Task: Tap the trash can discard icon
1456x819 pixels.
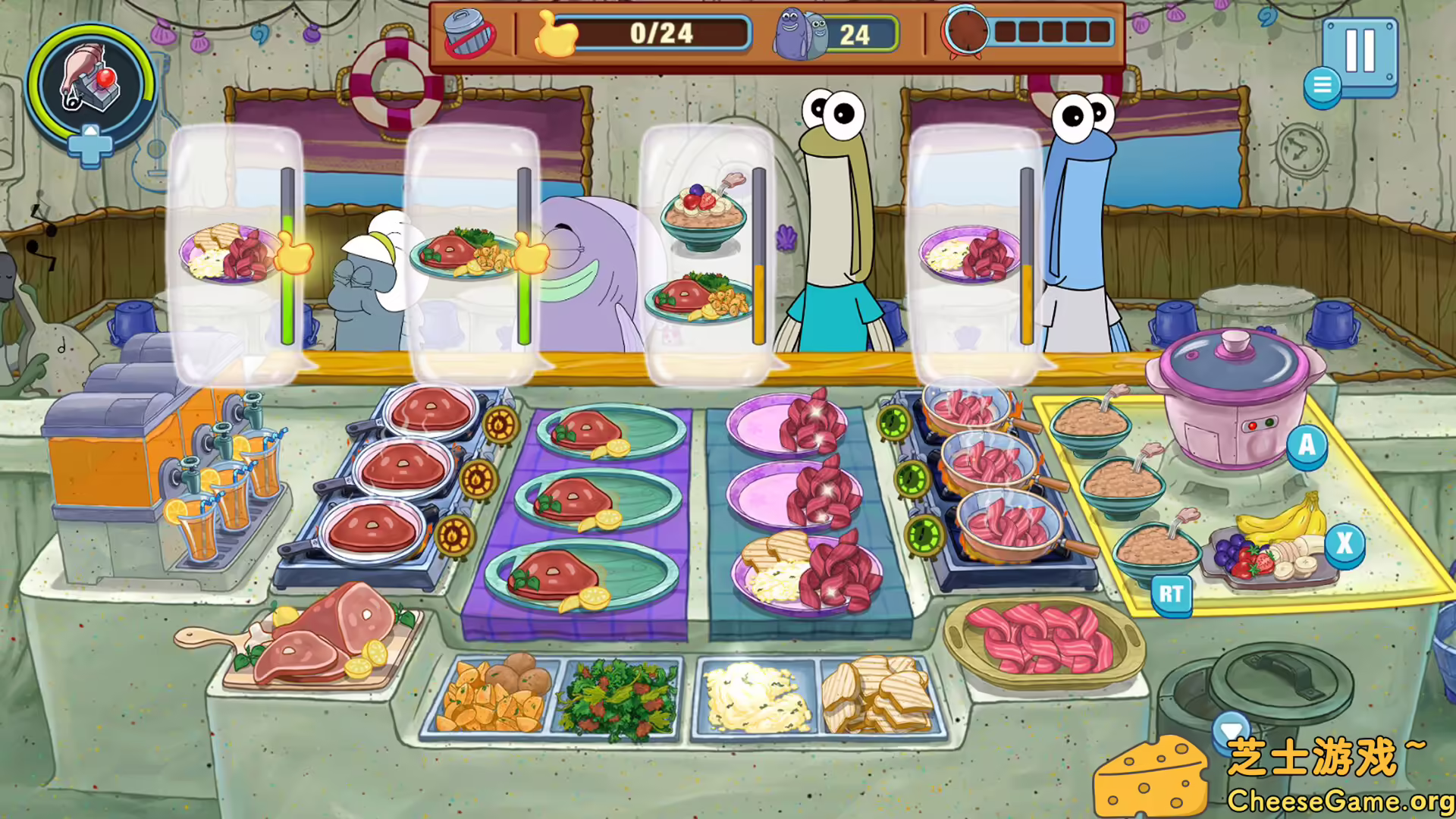Action: click(470, 33)
